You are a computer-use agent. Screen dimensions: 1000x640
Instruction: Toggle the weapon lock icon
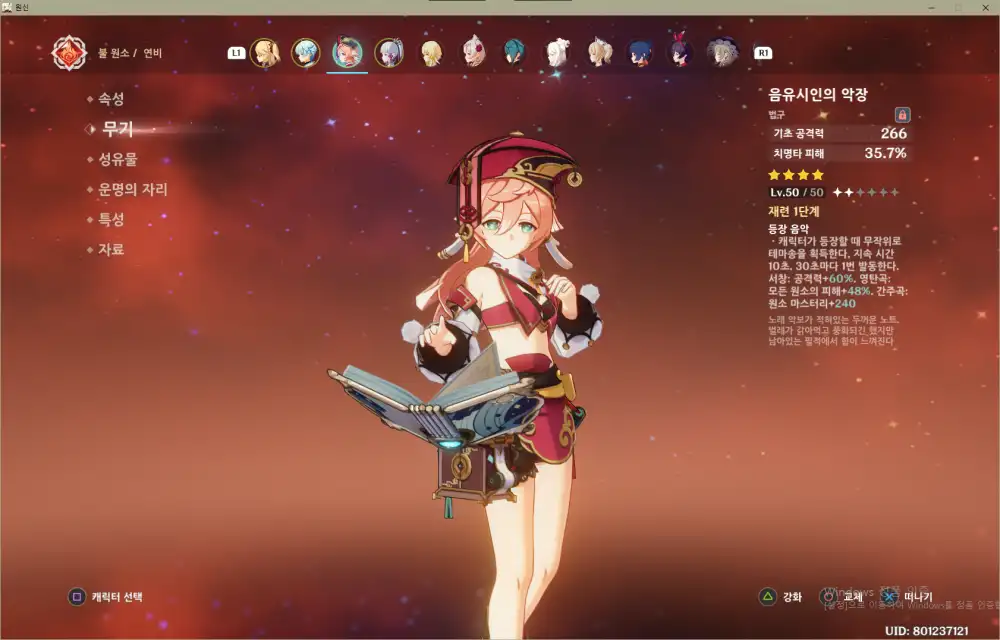[x=901, y=115]
